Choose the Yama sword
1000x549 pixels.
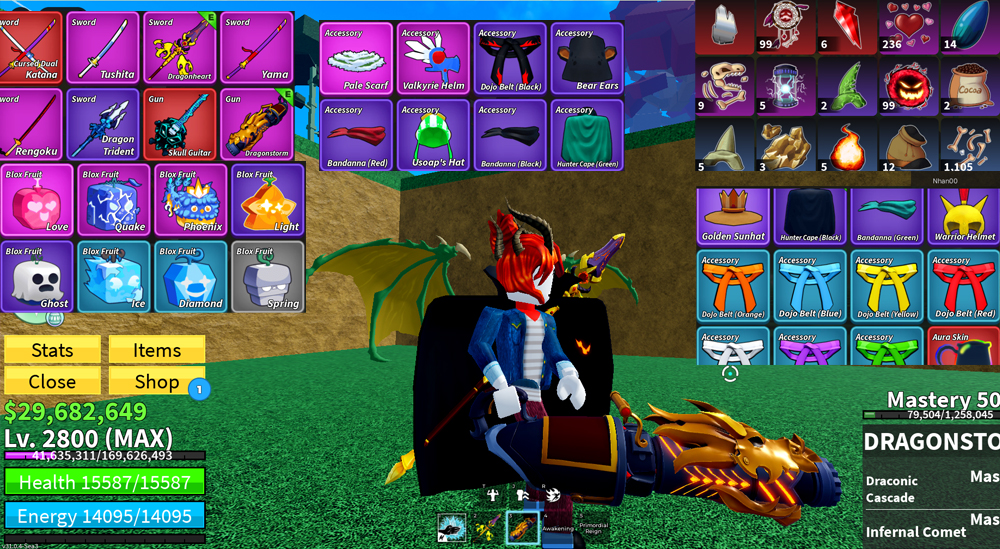click(257, 48)
